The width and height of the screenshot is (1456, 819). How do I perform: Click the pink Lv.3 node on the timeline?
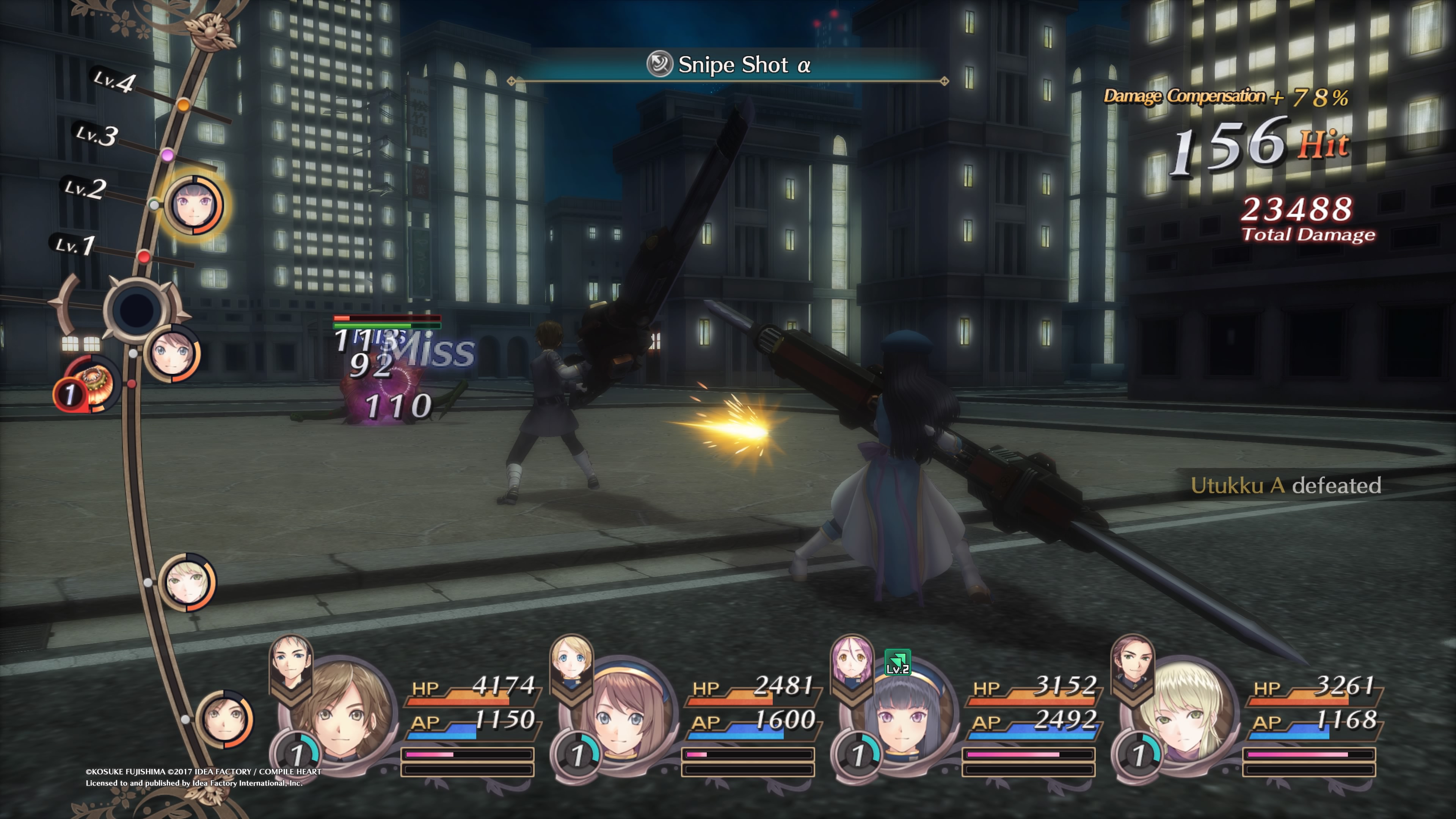click(x=167, y=154)
